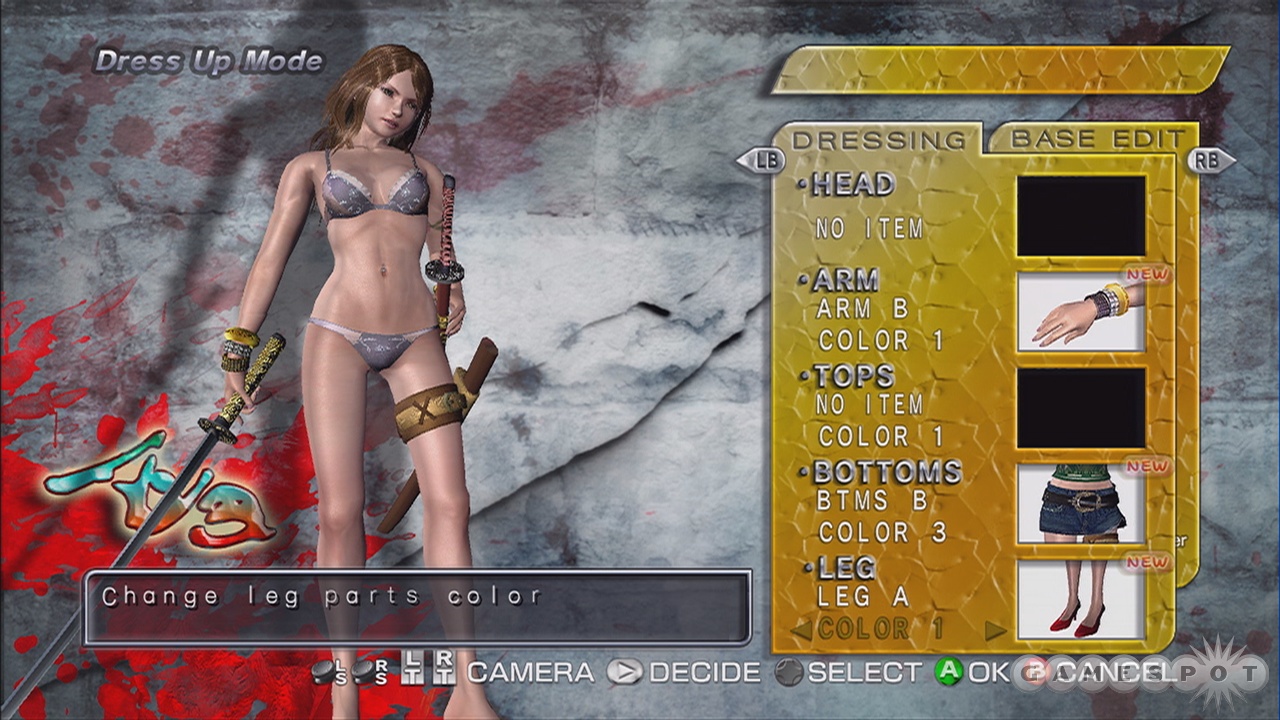Screen dimensions: 1280x720
Task: Toggle the NEW badge on the LEG item
Action: (1146, 560)
